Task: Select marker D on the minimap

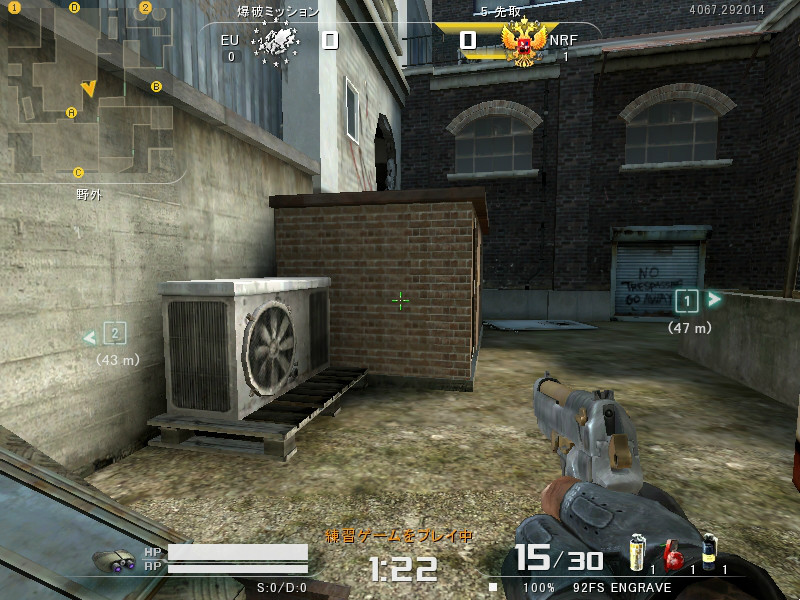Action: tap(75, 8)
